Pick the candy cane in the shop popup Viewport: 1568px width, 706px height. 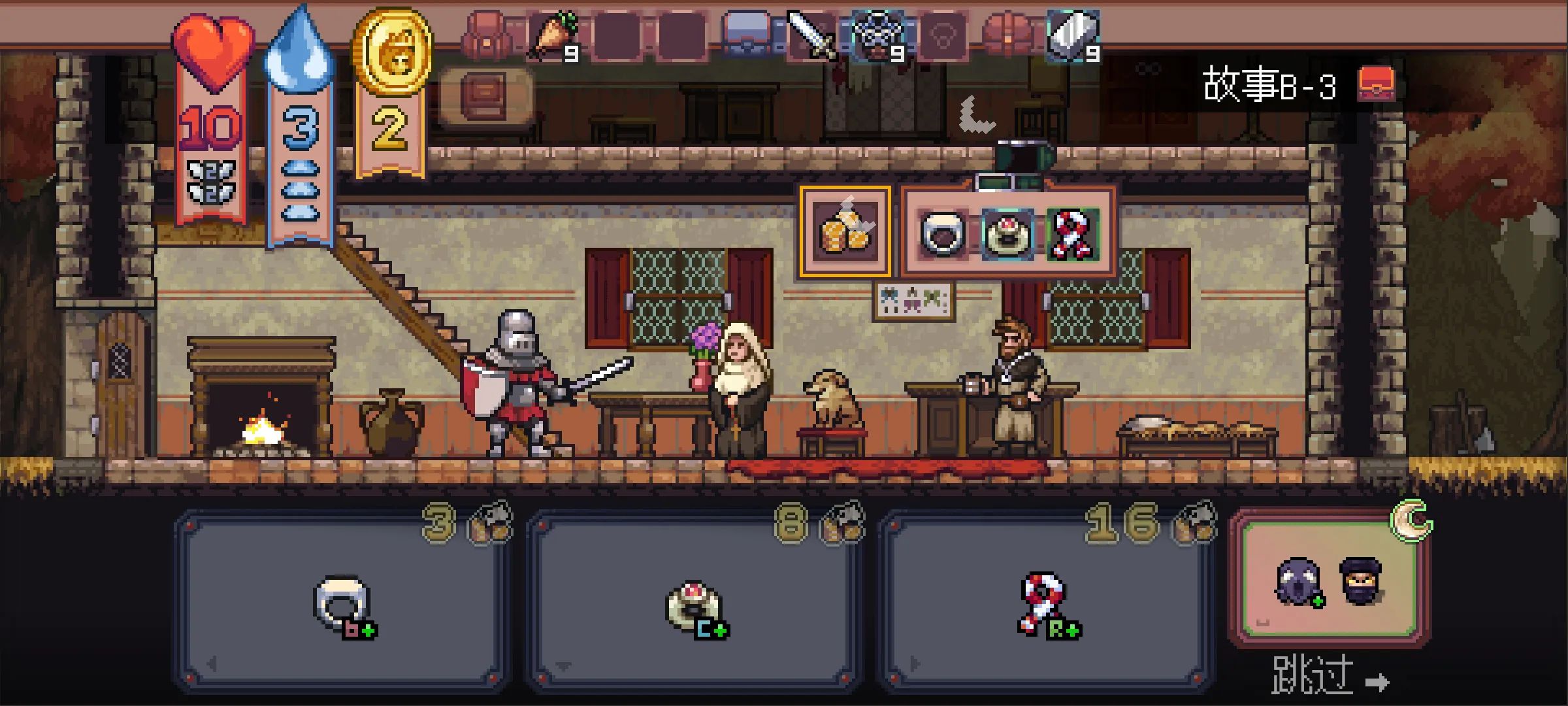[1072, 233]
